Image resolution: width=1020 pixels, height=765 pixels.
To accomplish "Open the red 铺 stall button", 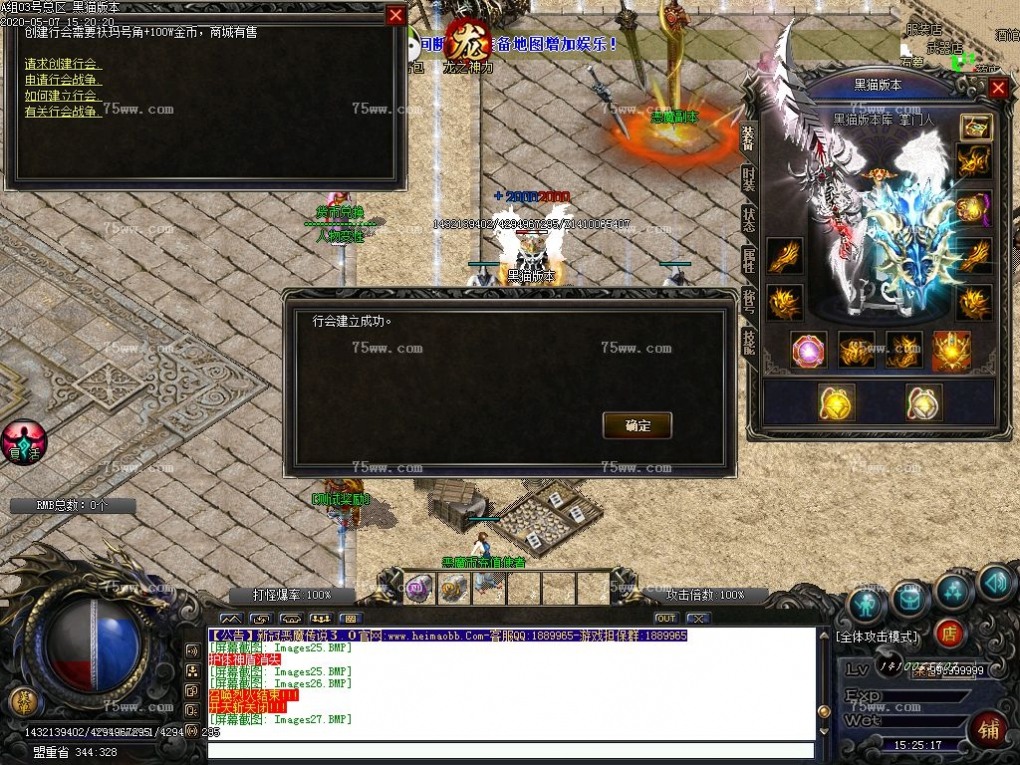I will [987, 730].
